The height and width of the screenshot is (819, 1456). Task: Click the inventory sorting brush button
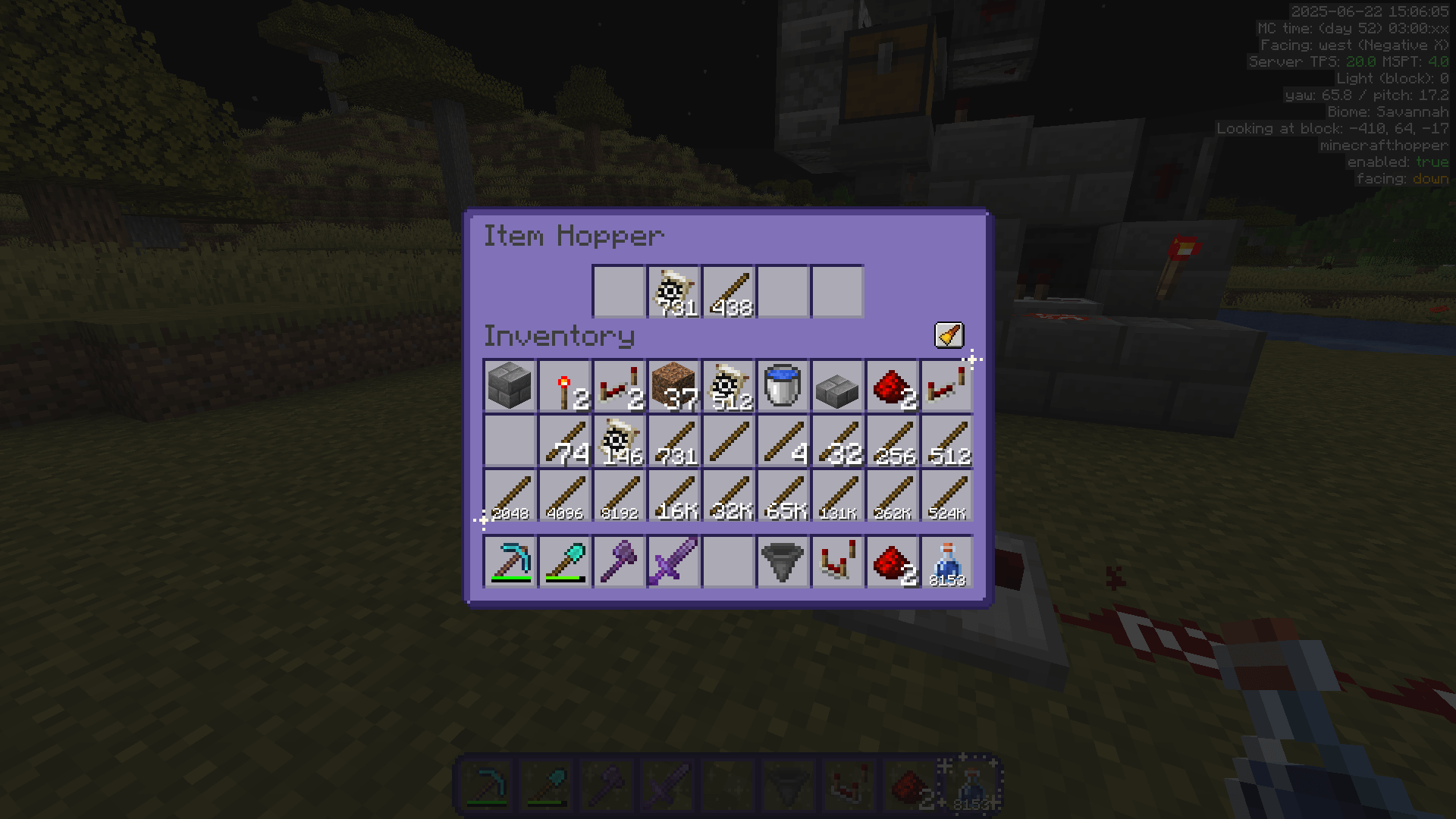(950, 336)
